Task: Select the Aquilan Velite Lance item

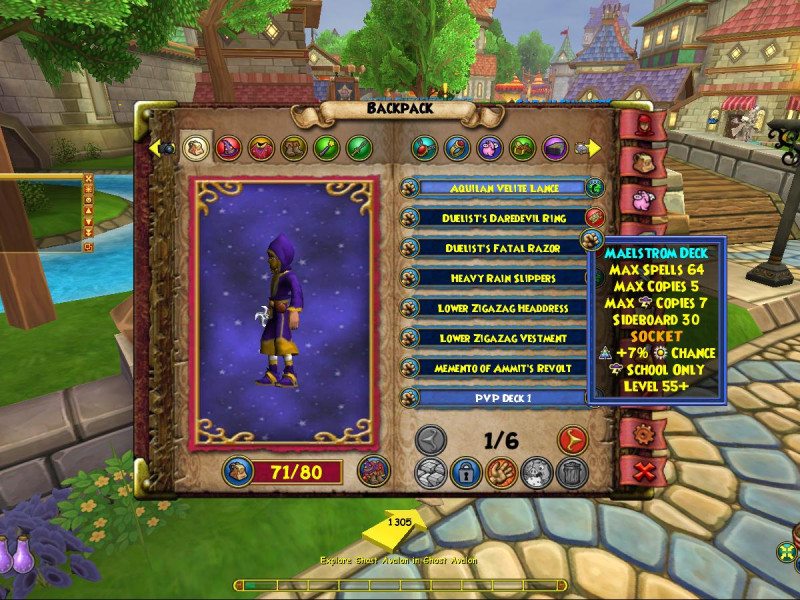Action: pos(496,187)
